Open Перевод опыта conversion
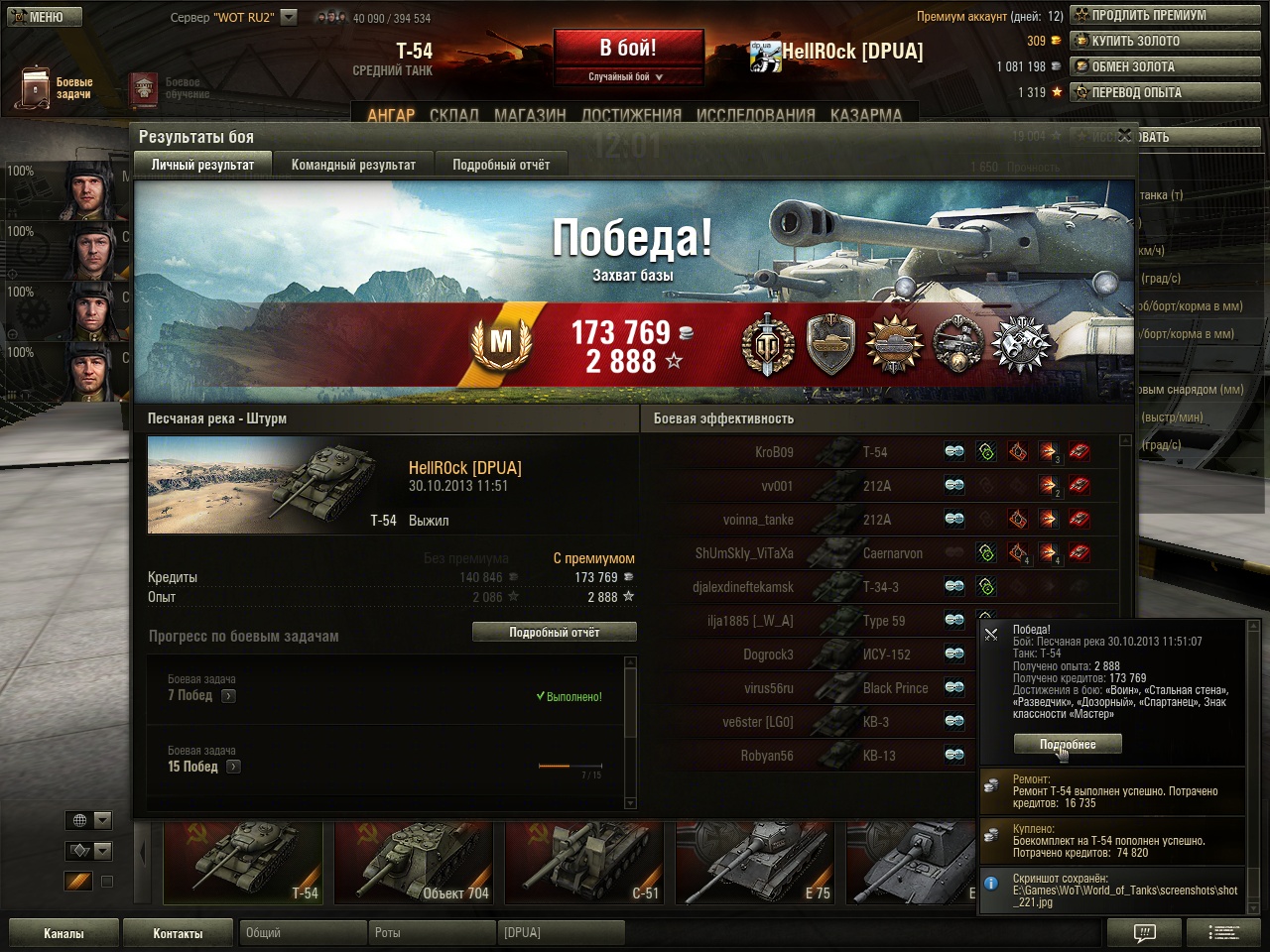The image size is (1270, 952). click(1165, 92)
